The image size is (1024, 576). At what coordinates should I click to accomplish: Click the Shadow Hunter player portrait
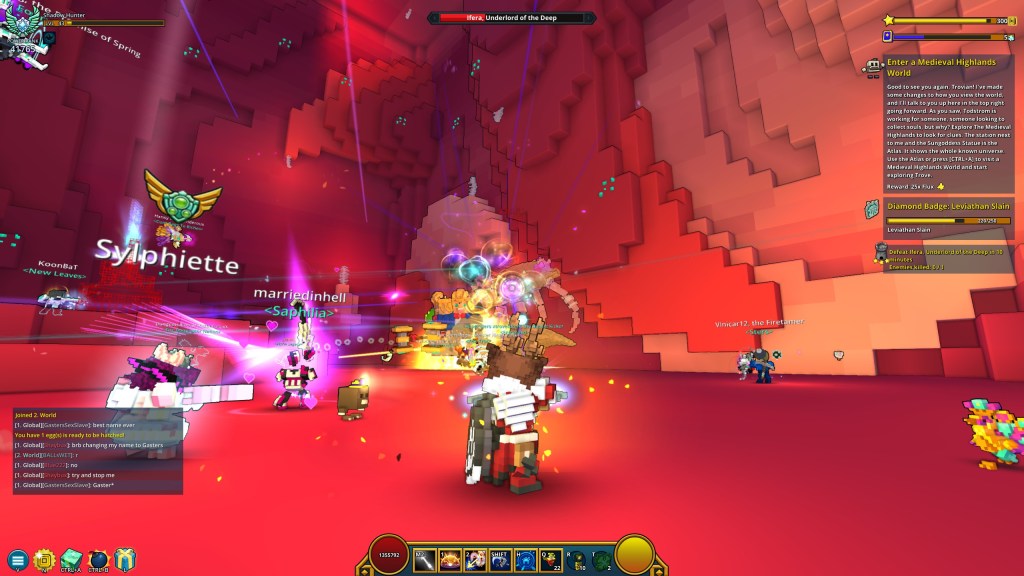[x=22, y=22]
